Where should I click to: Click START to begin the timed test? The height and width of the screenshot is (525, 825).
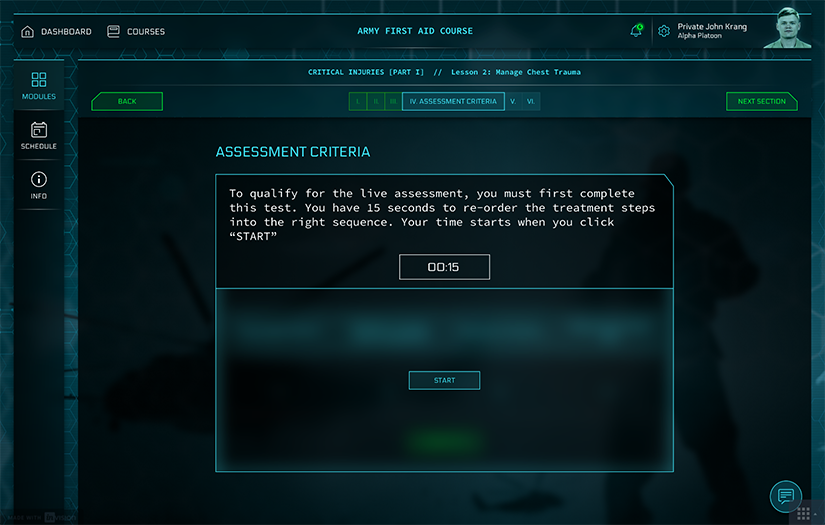(x=444, y=380)
